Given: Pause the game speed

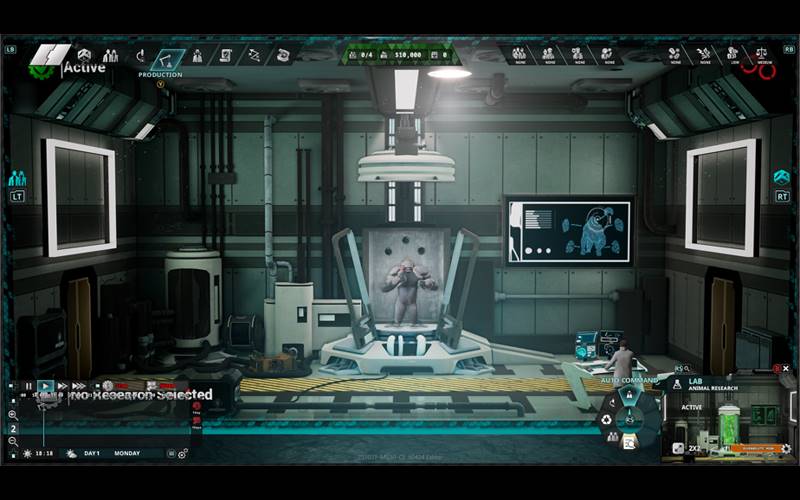Looking at the screenshot, I should point(29,385).
